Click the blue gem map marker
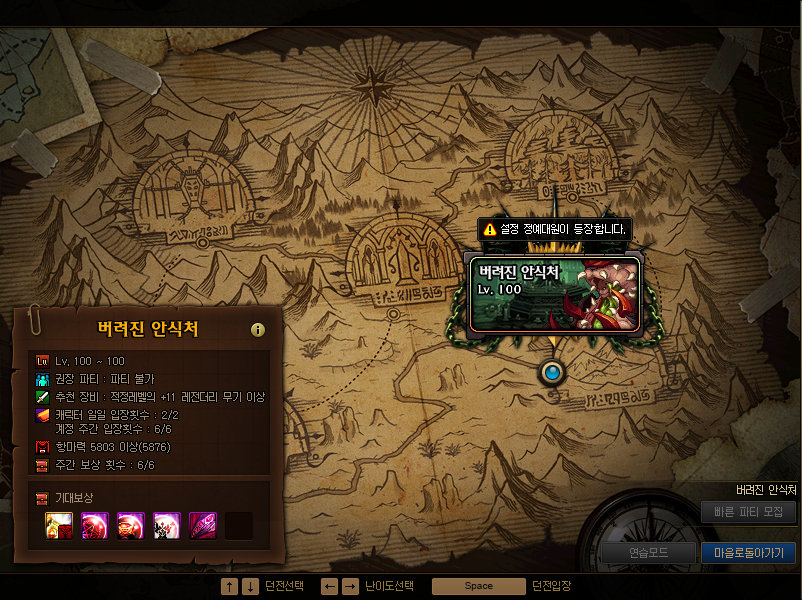This screenshot has width=802, height=600. (x=551, y=373)
